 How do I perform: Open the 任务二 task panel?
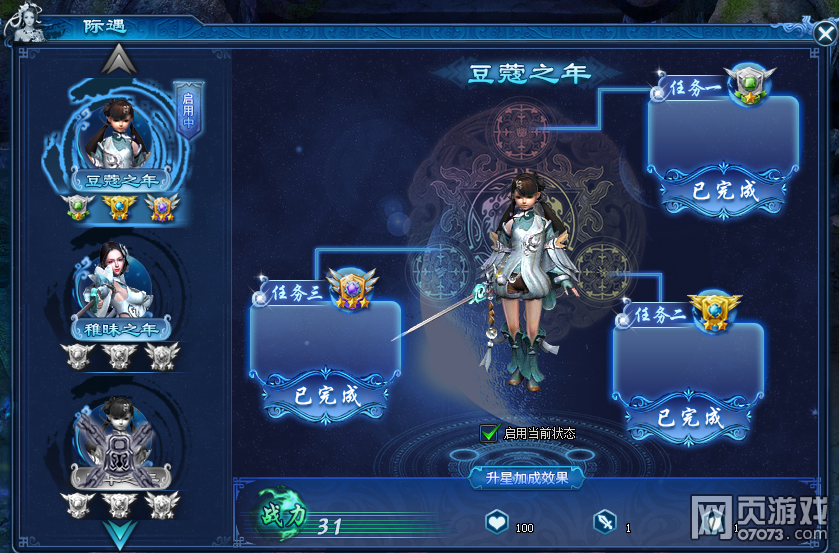pyautogui.click(x=688, y=360)
